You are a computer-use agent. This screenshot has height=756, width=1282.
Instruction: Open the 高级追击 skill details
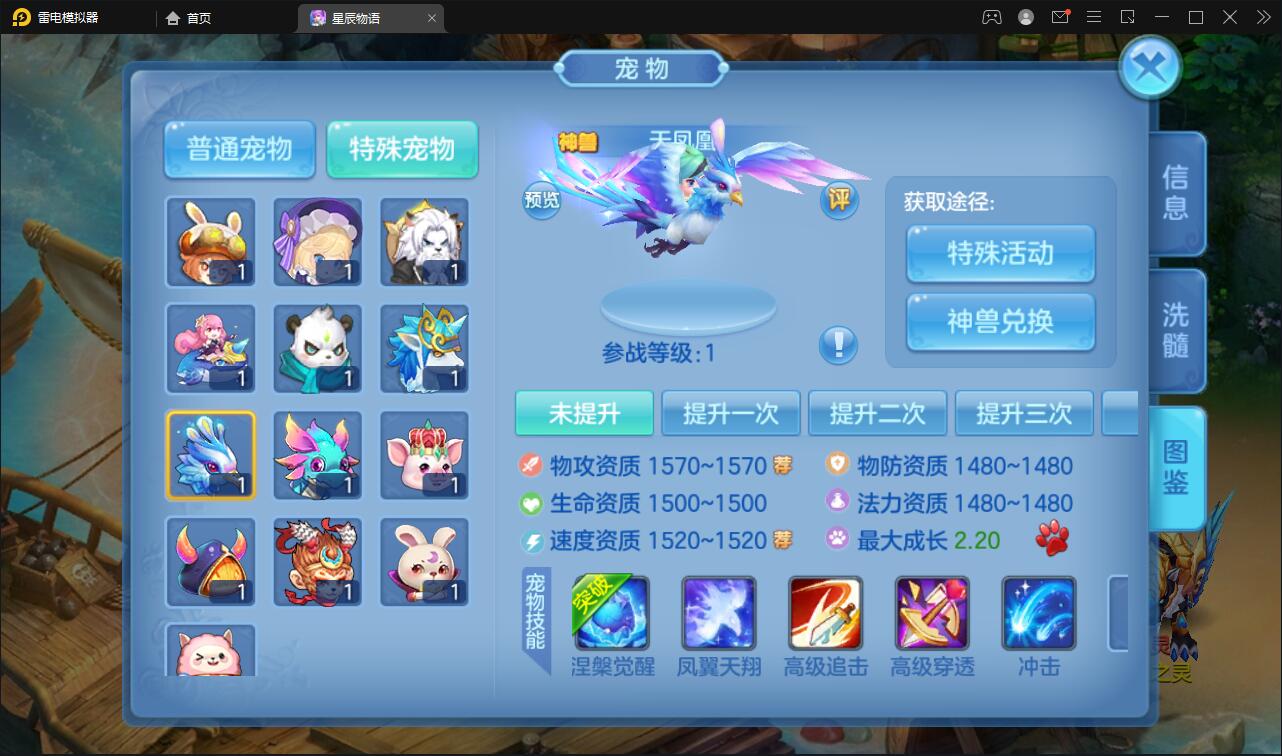[x=825, y=612]
